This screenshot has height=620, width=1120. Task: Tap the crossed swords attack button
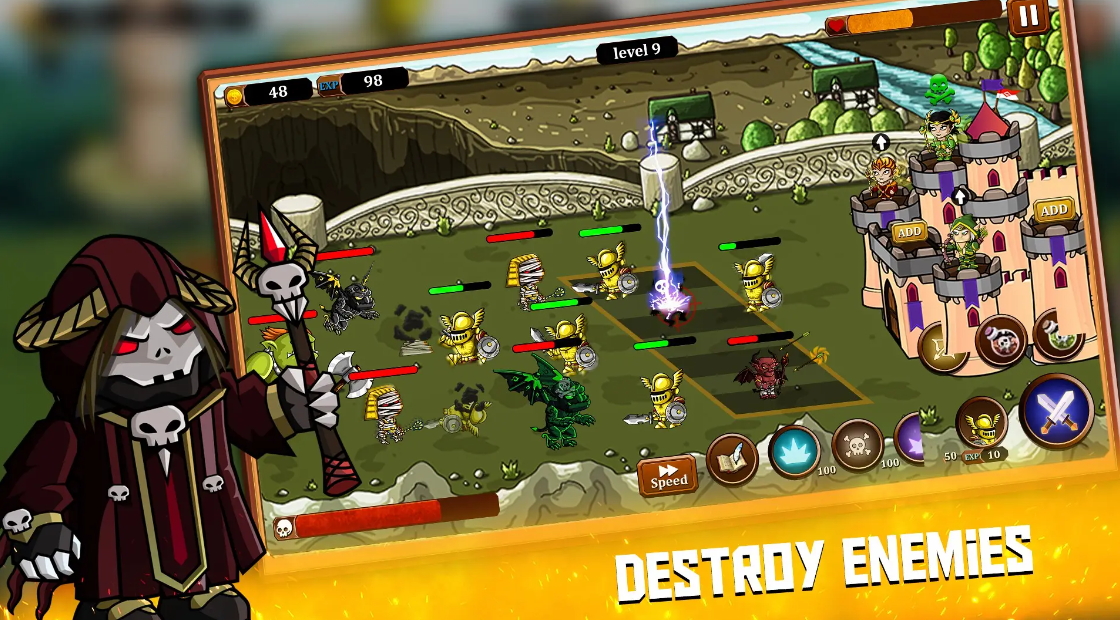pos(1056,410)
